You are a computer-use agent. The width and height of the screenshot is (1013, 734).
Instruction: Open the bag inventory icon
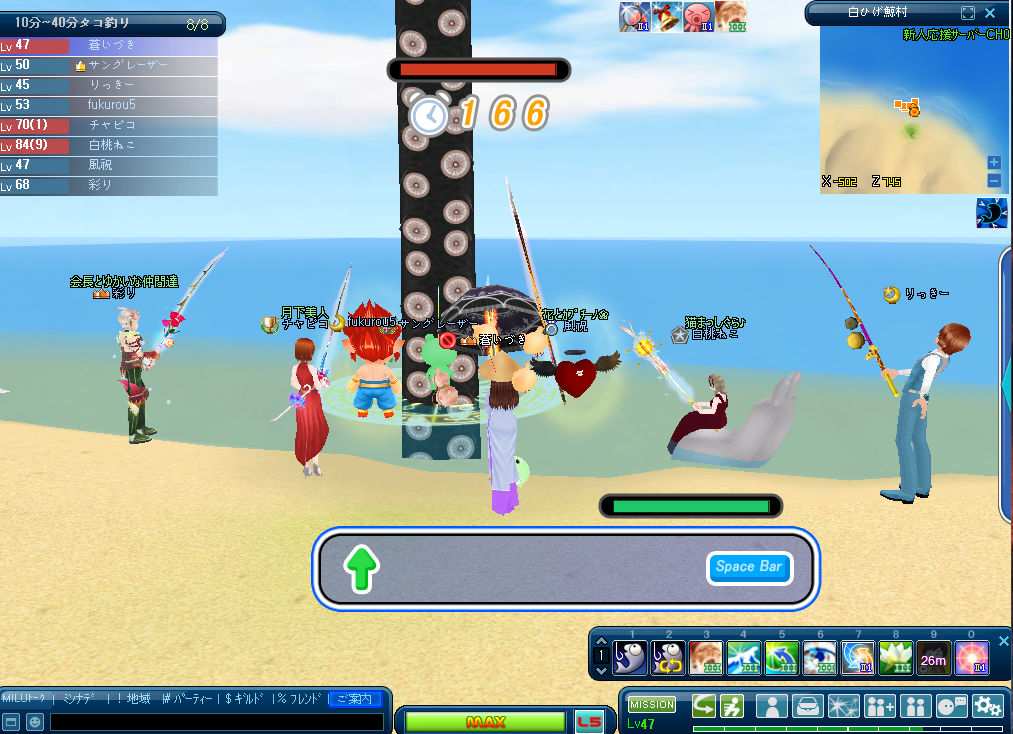pyautogui.click(x=808, y=706)
